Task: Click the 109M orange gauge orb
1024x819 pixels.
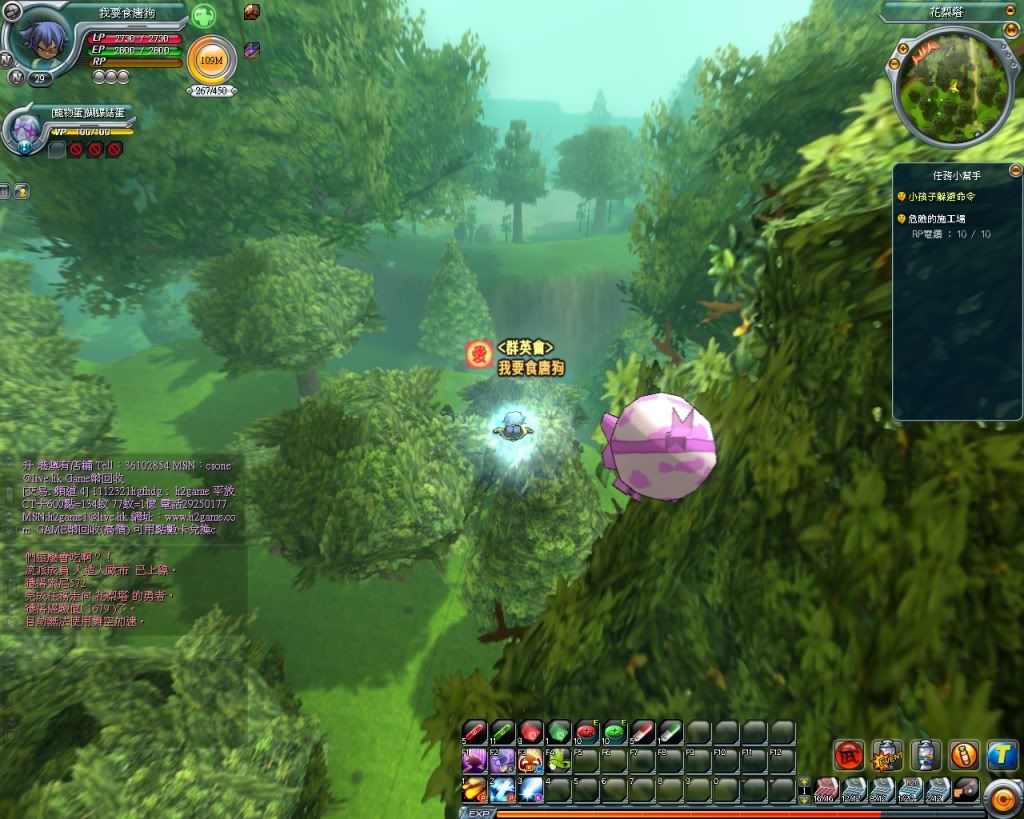Action: (x=211, y=61)
